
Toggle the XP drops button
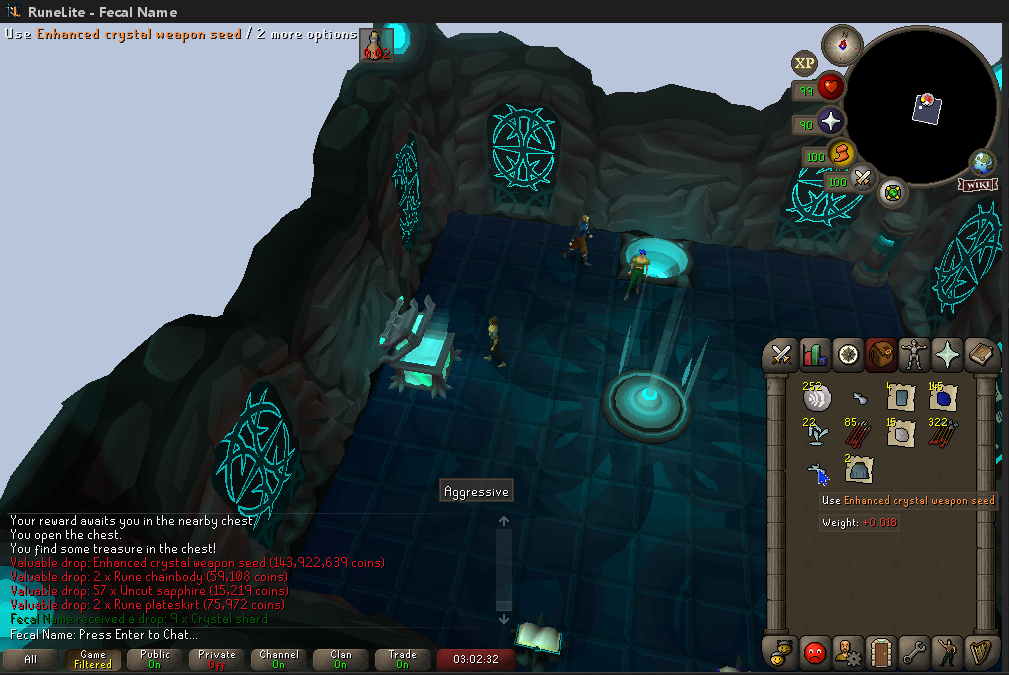pos(805,64)
